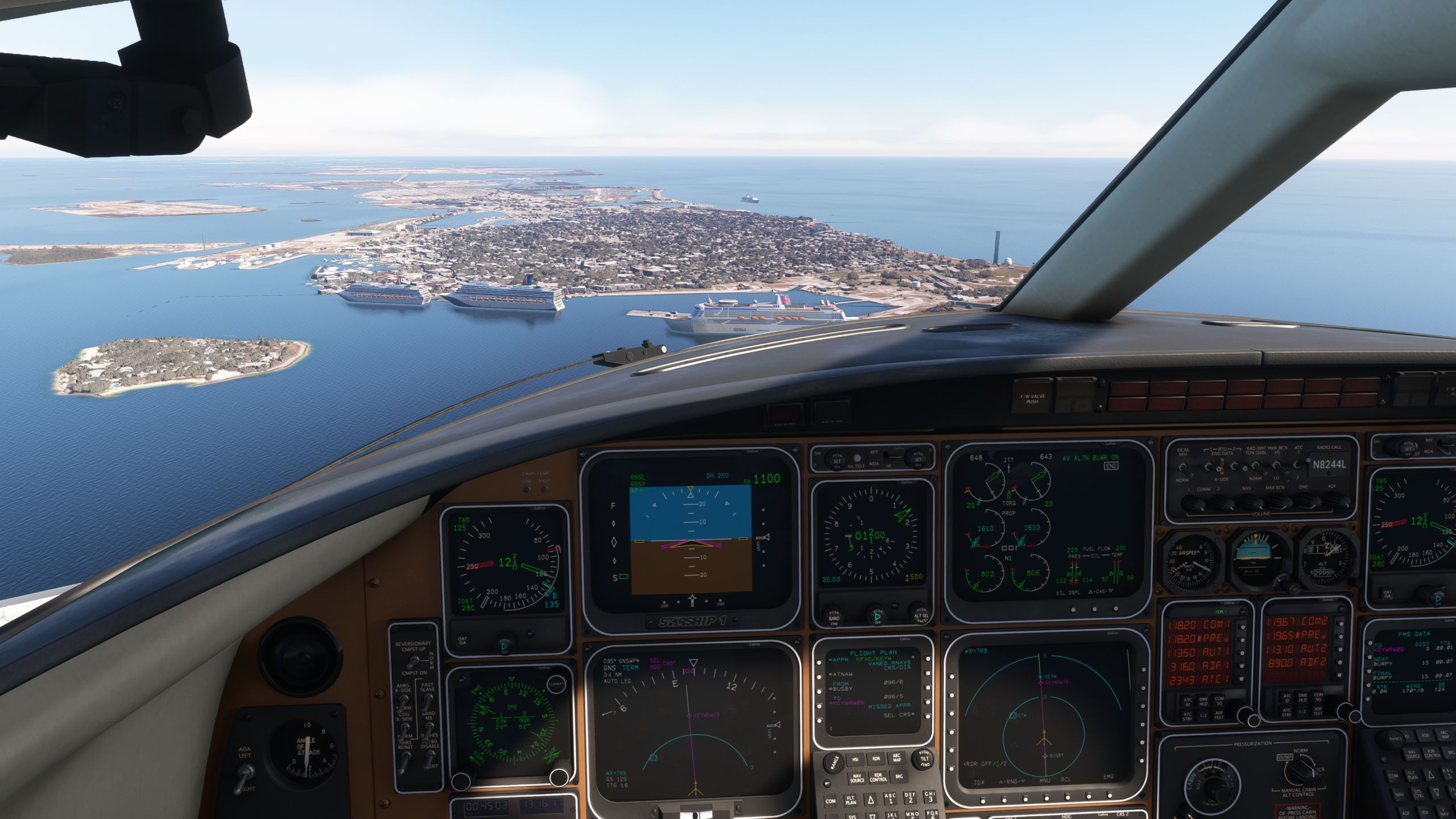Screen dimensions: 1456x819
Task: Tap the GHI 3 keypad key
Action: (x=930, y=797)
